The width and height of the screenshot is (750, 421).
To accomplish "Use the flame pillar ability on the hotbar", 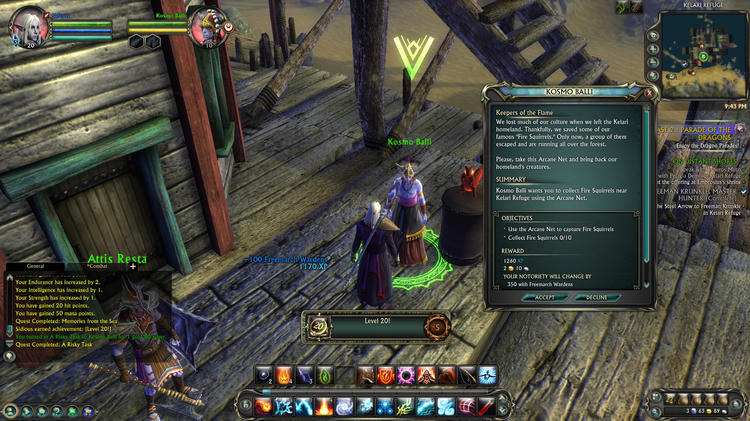I will click(324, 406).
